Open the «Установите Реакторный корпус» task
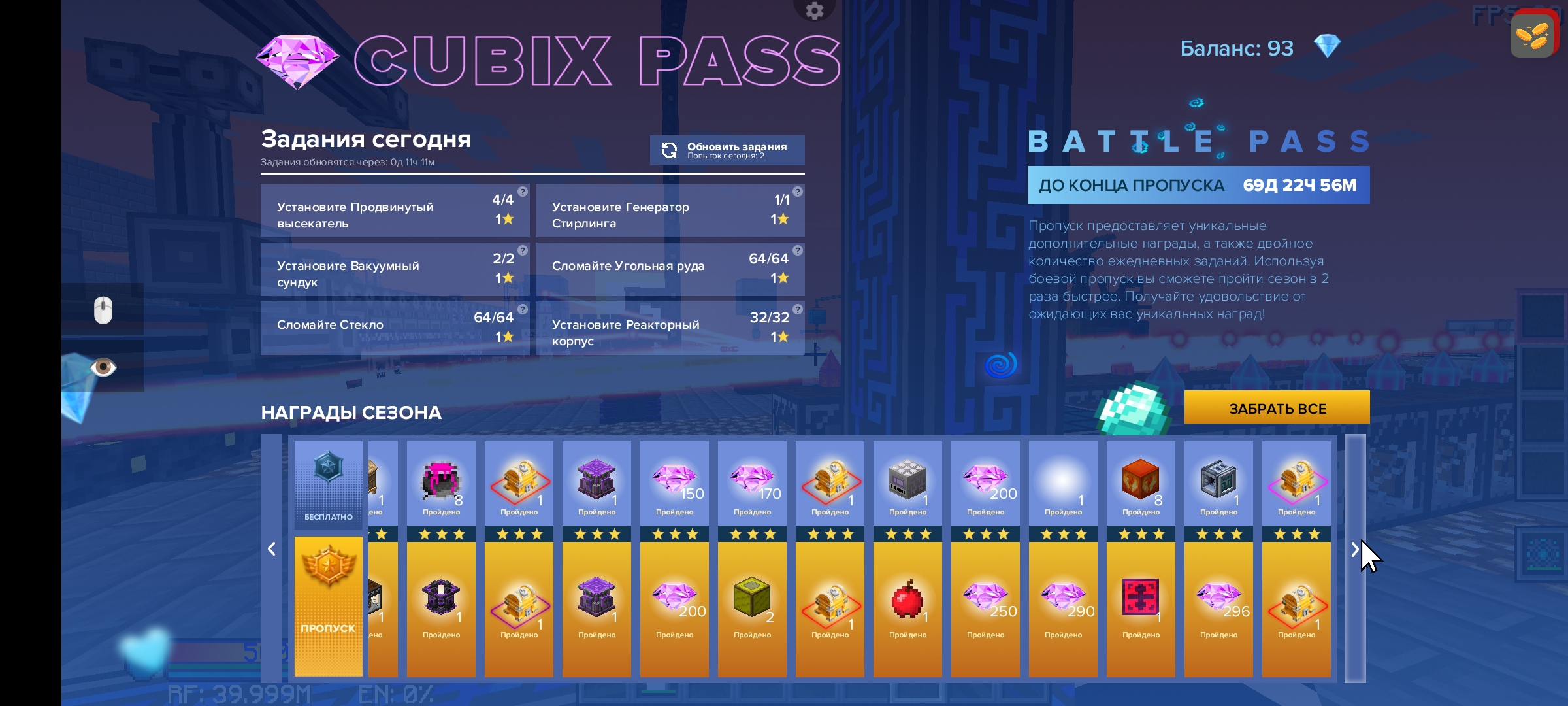This screenshot has height=706, width=1568. click(669, 329)
